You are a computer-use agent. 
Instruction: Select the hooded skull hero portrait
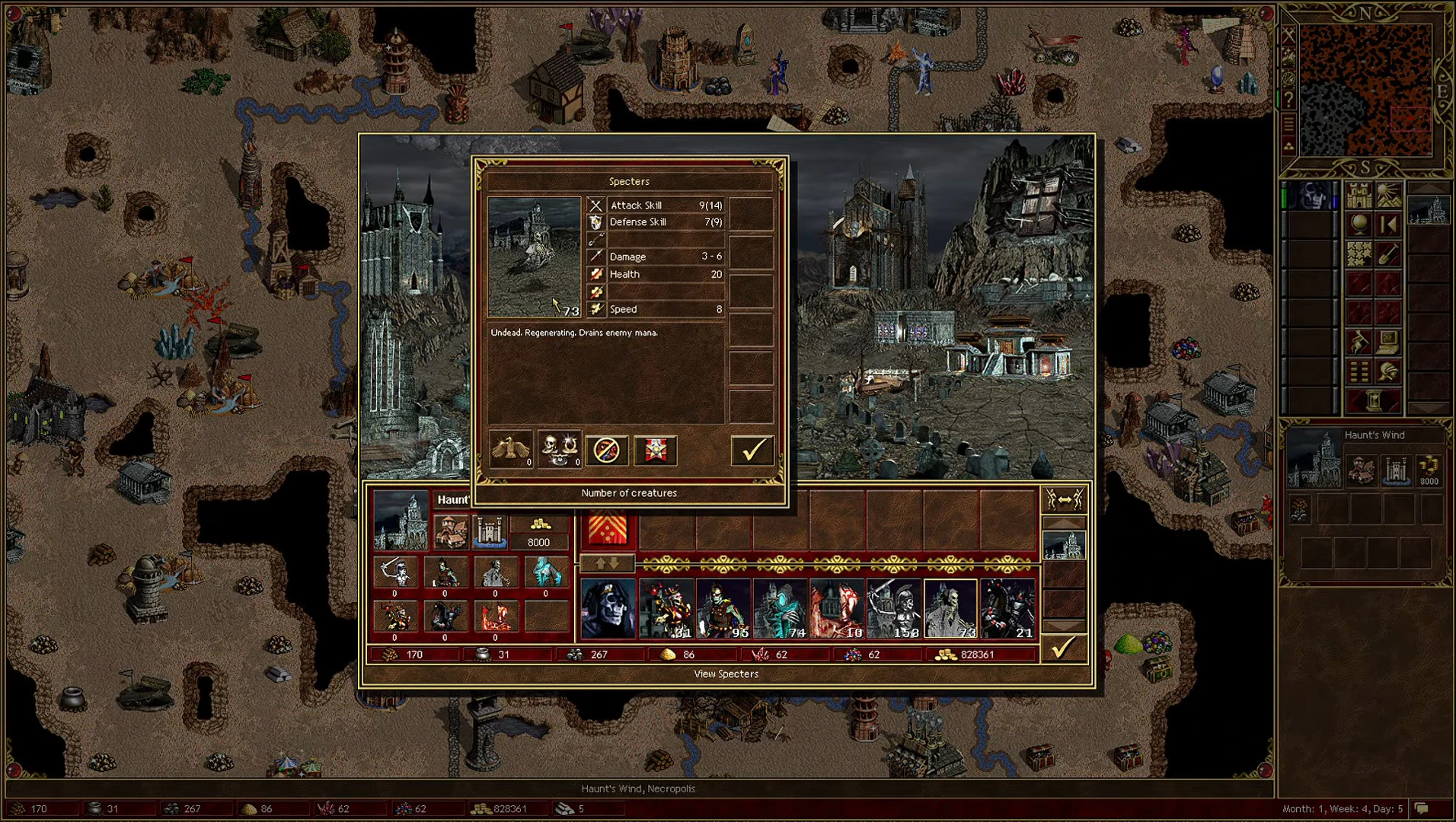608,608
